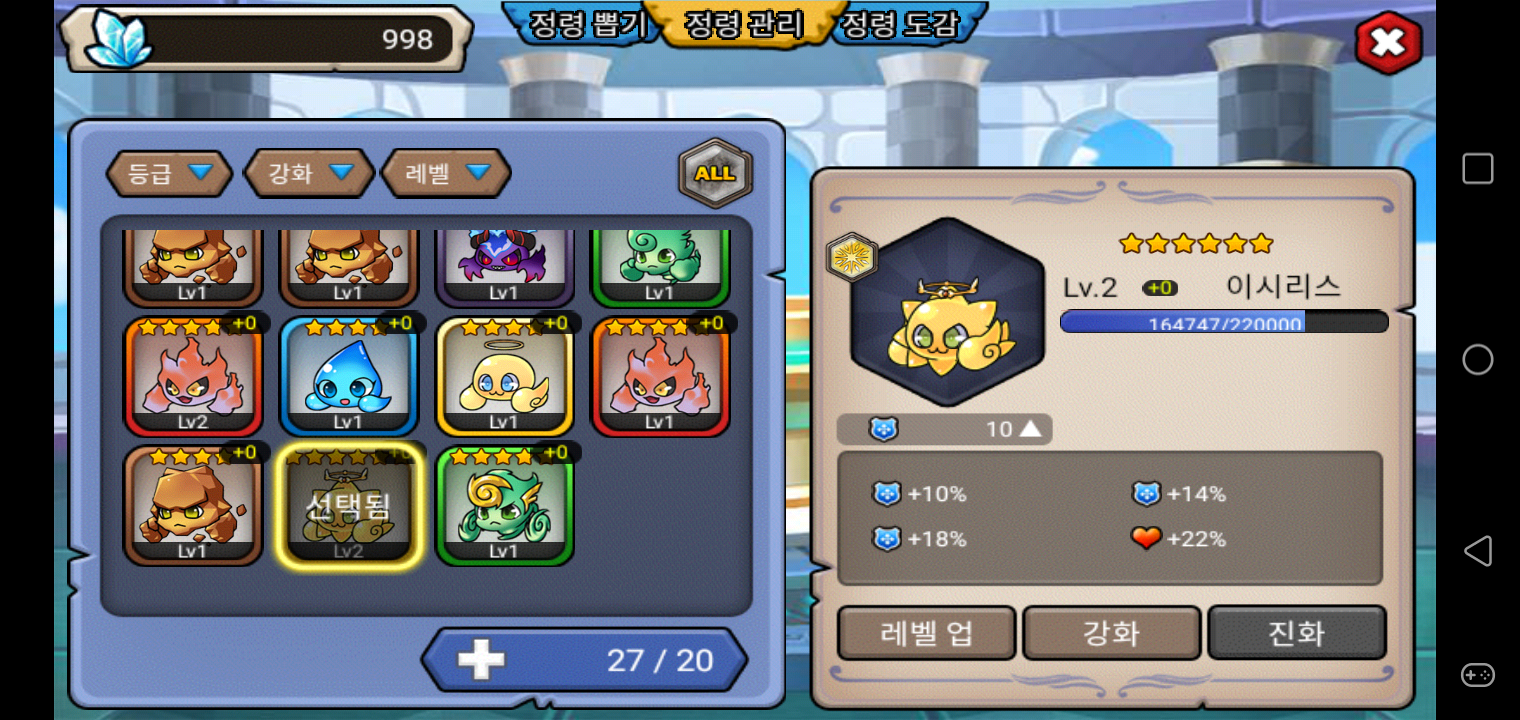Image resolution: width=1520 pixels, height=720 pixels.
Task: Activate the 강화 enhance button
Action: point(1111,633)
